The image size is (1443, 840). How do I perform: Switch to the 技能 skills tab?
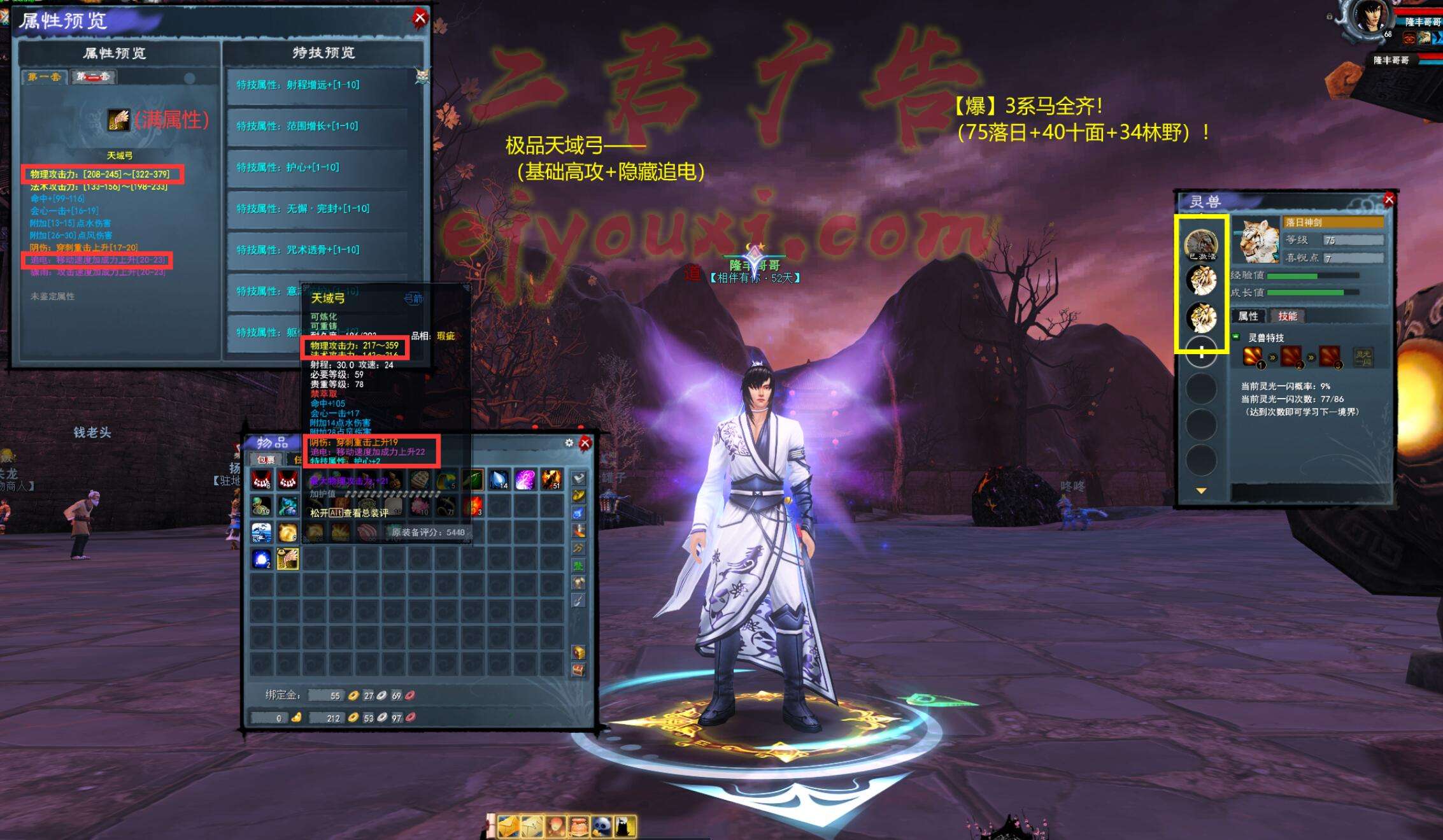pos(1287,316)
